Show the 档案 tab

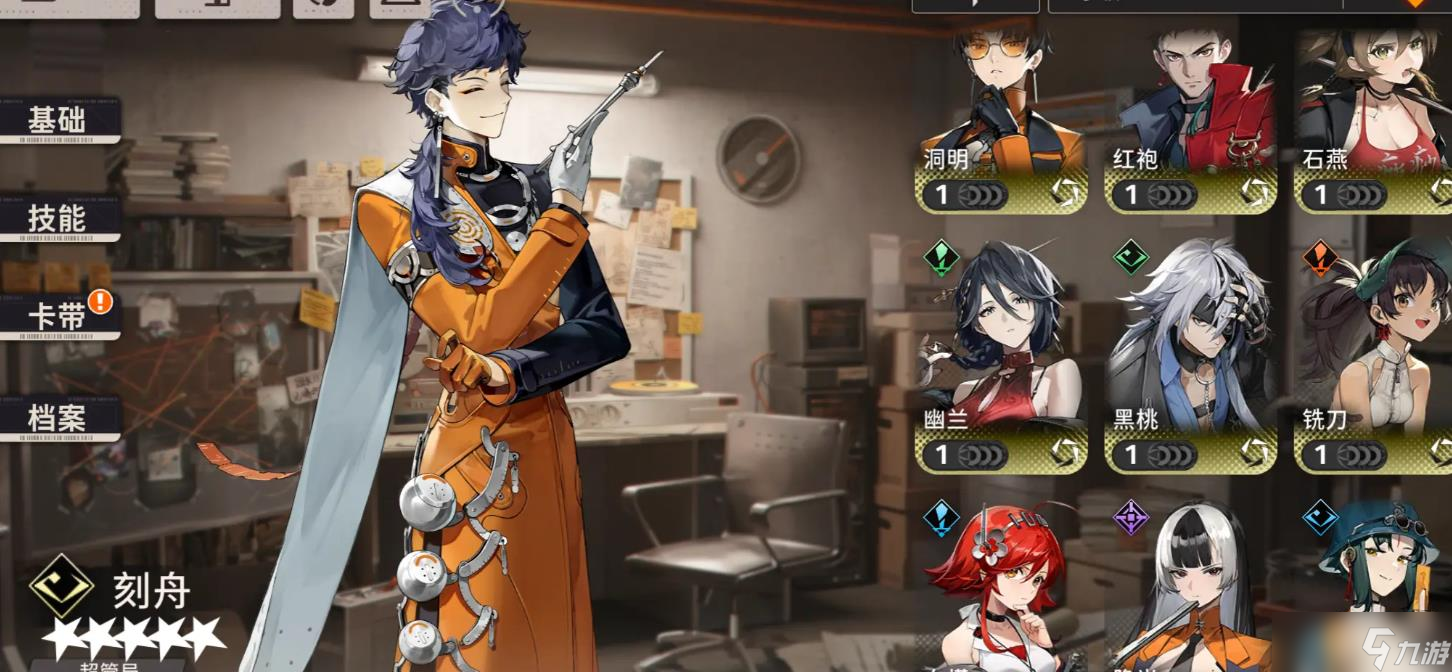coord(58,418)
